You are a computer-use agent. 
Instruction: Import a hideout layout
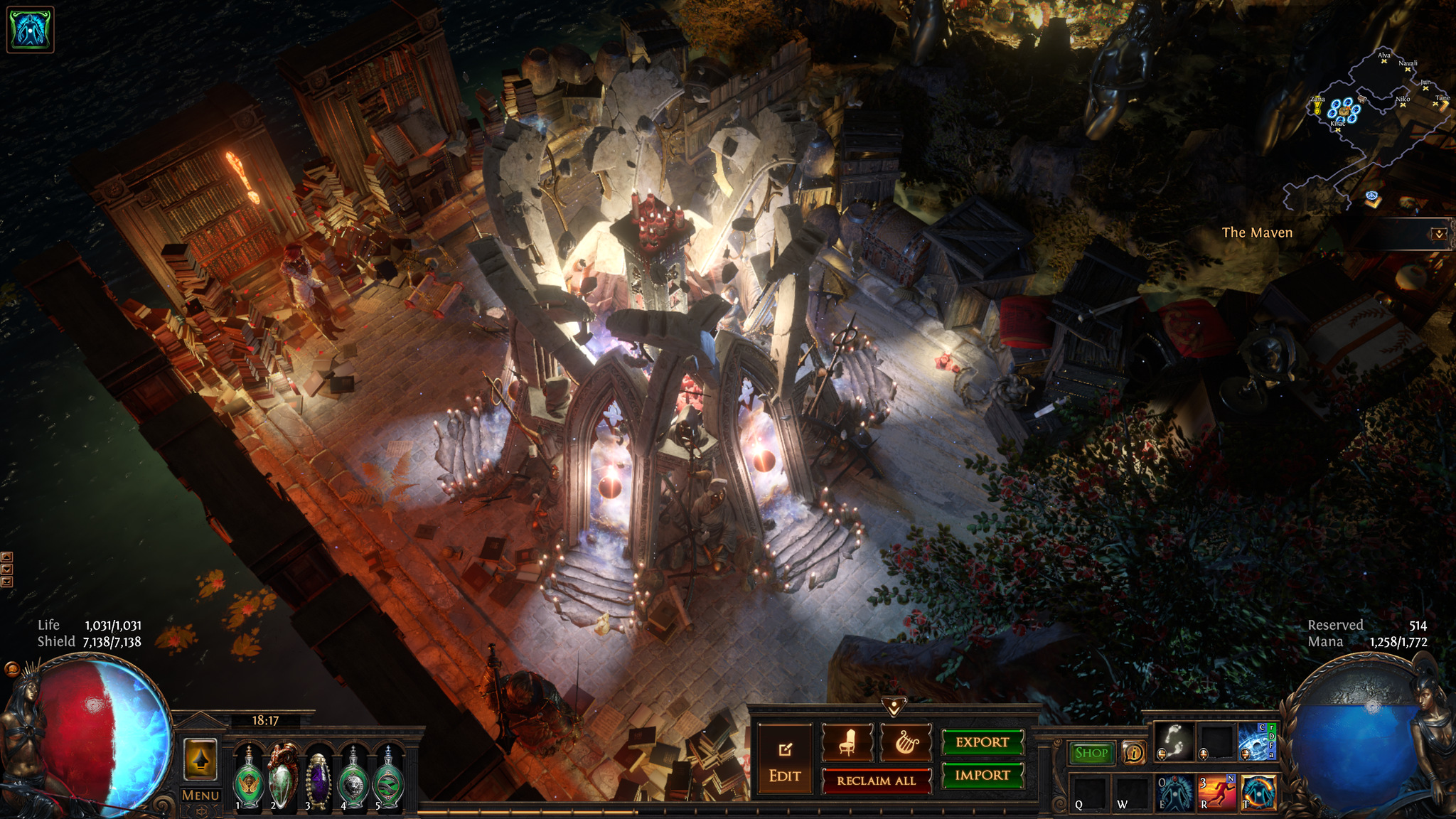[983, 775]
